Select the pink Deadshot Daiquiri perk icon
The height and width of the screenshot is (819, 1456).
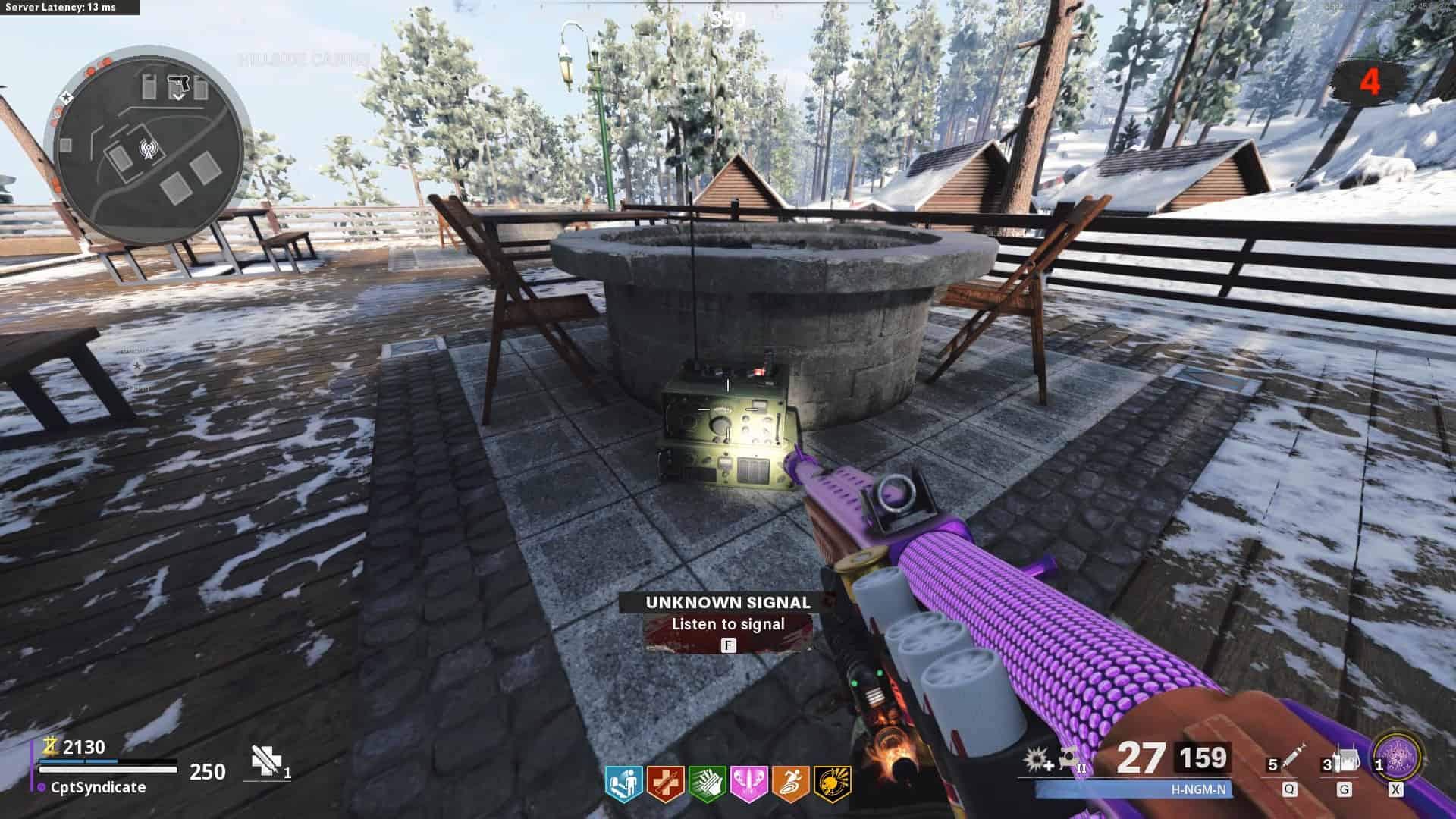pyautogui.click(x=748, y=783)
